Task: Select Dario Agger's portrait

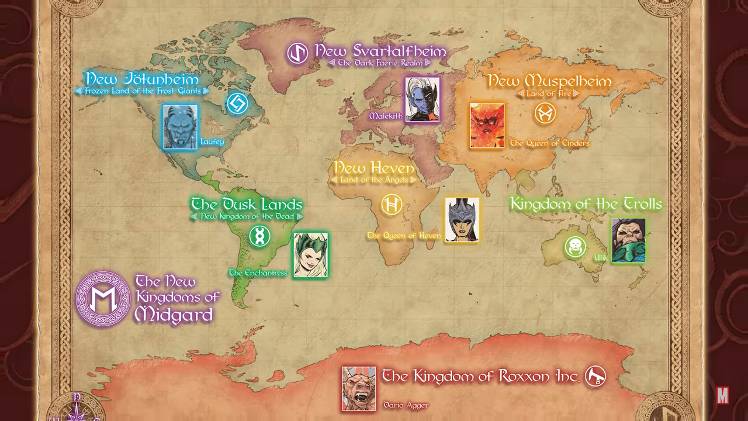Action: (x=359, y=388)
